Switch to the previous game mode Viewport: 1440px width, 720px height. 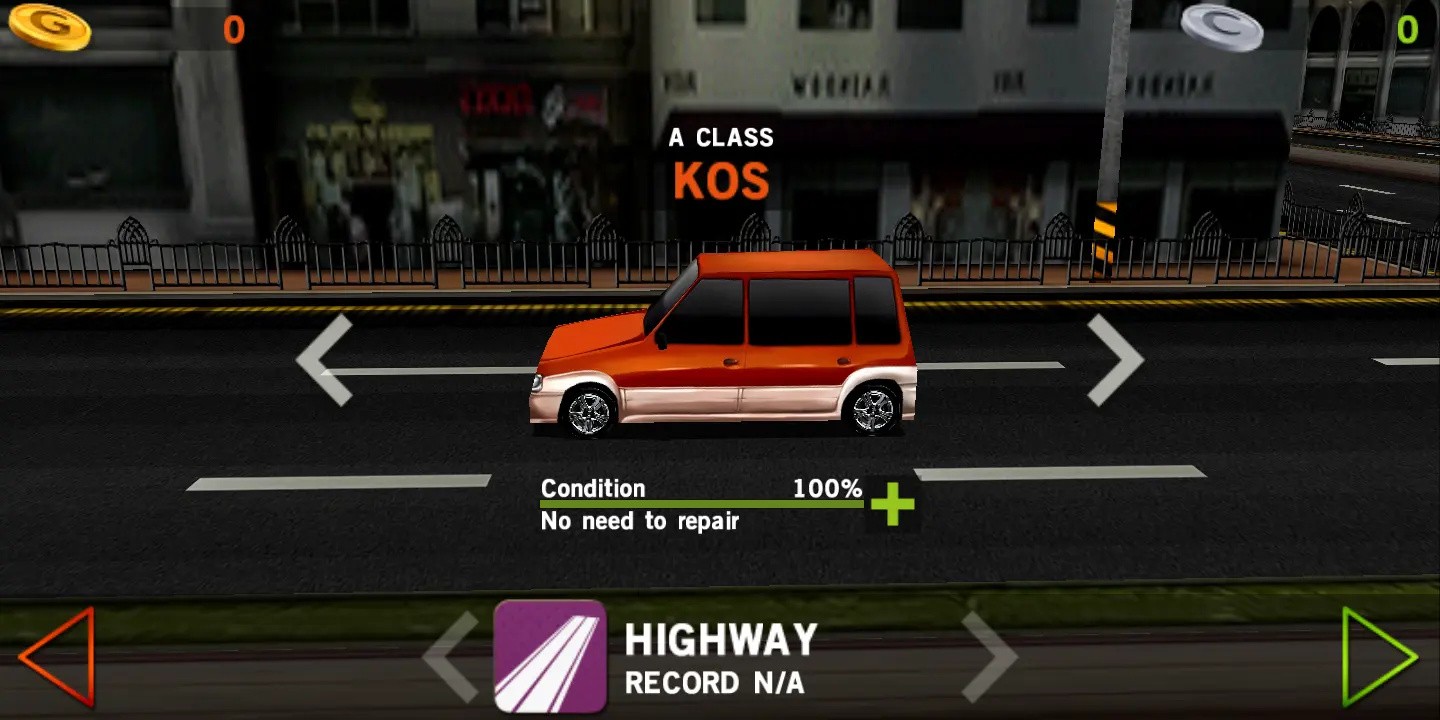point(451,656)
